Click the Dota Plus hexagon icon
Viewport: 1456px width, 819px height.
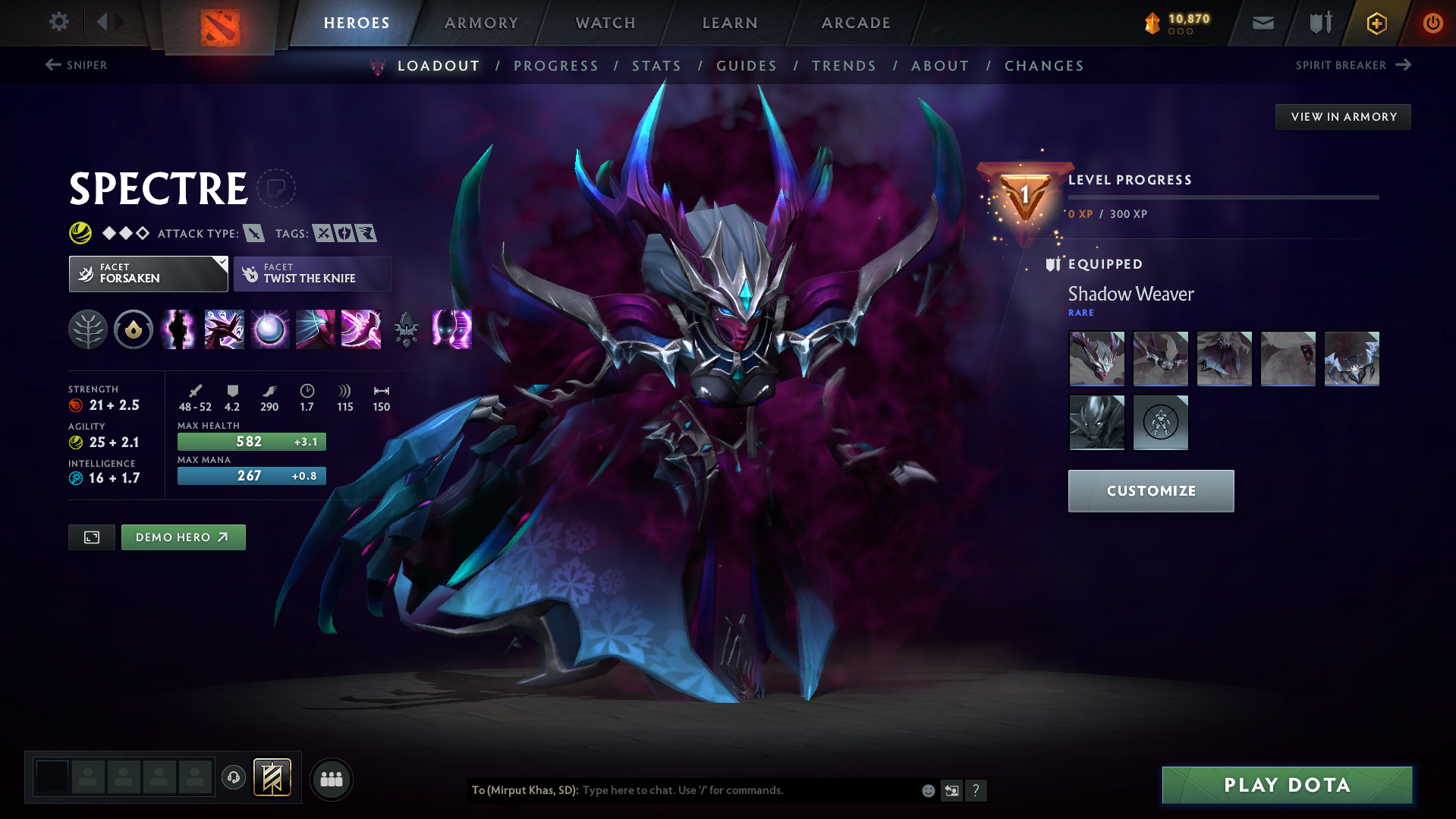[x=1376, y=23]
